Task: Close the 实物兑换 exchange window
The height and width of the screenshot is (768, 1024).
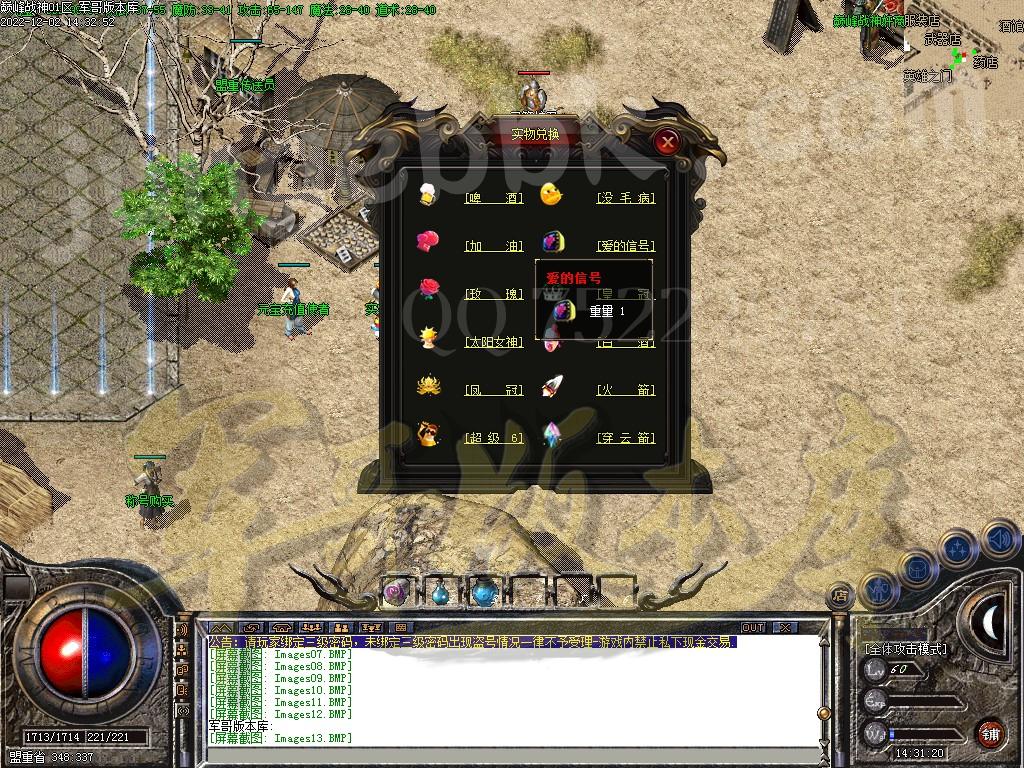Action: 667,142
